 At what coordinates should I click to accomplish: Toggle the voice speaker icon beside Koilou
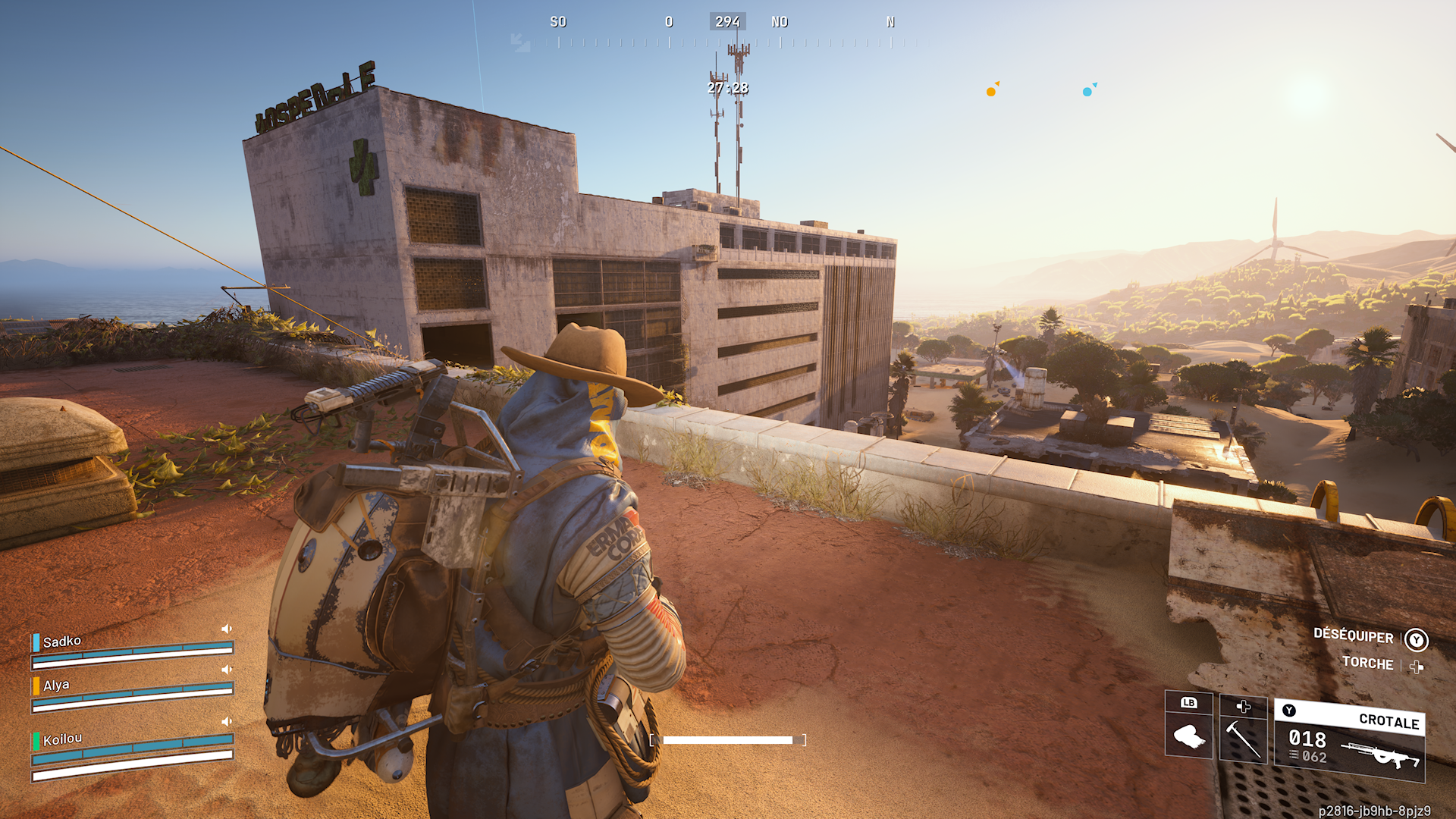coord(227,721)
